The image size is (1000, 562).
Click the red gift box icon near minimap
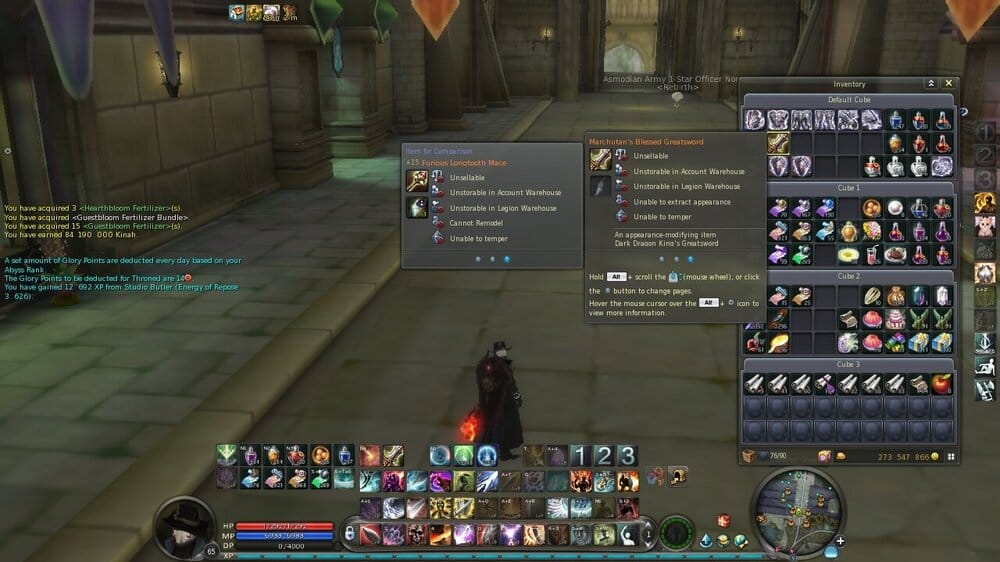[723, 522]
